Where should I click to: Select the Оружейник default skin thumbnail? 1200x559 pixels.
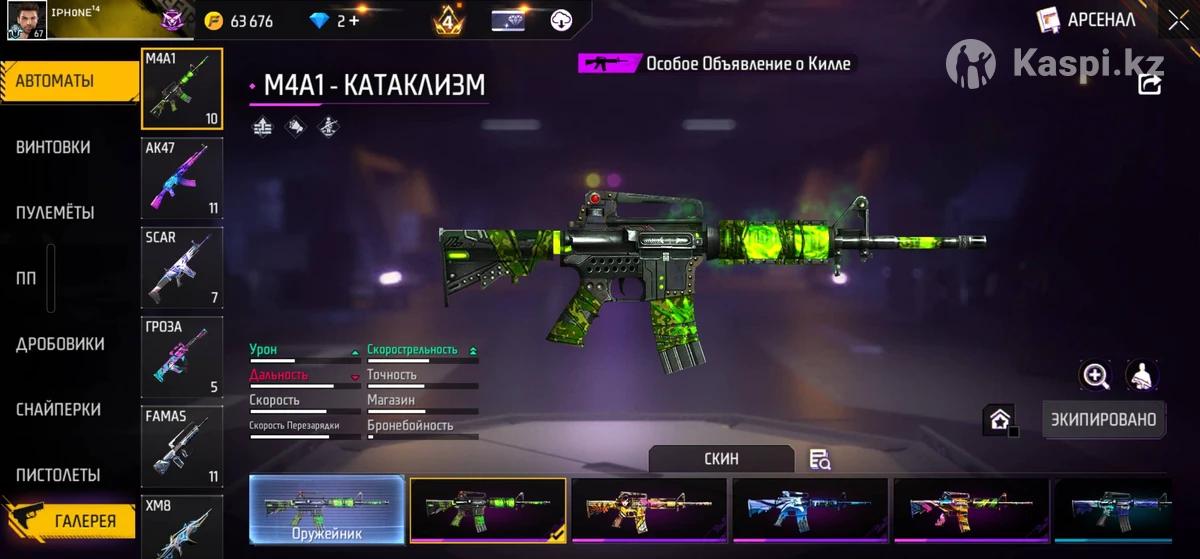click(x=327, y=510)
